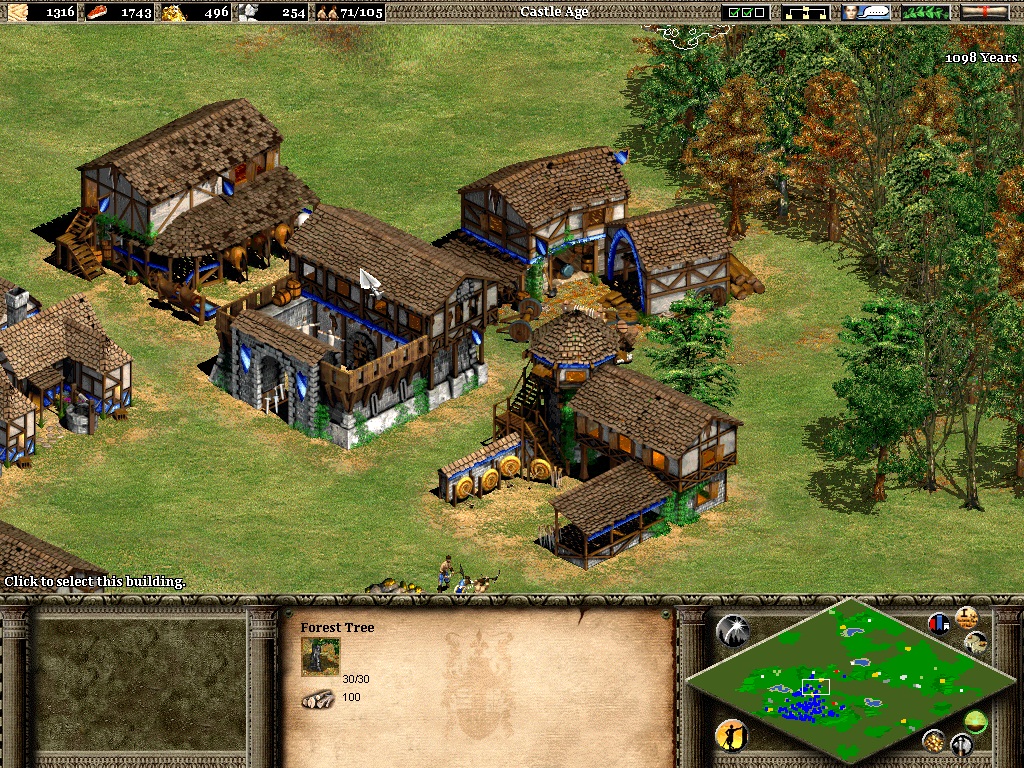Open the chat dialog
The width and height of the screenshot is (1024, 768).
866,12
